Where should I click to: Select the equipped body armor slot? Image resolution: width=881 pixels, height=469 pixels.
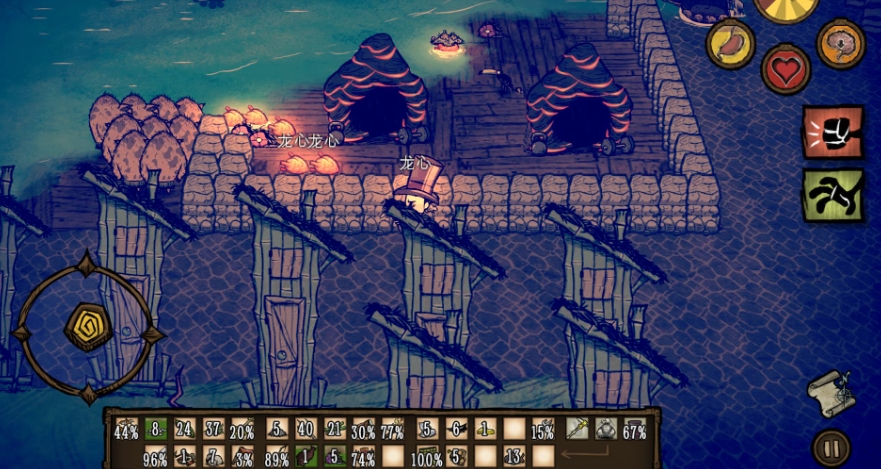[x=605, y=429]
